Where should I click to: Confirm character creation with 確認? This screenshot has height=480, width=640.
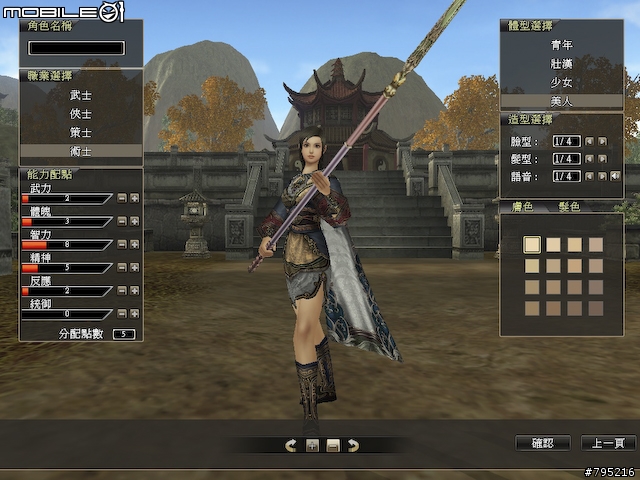[x=548, y=443]
